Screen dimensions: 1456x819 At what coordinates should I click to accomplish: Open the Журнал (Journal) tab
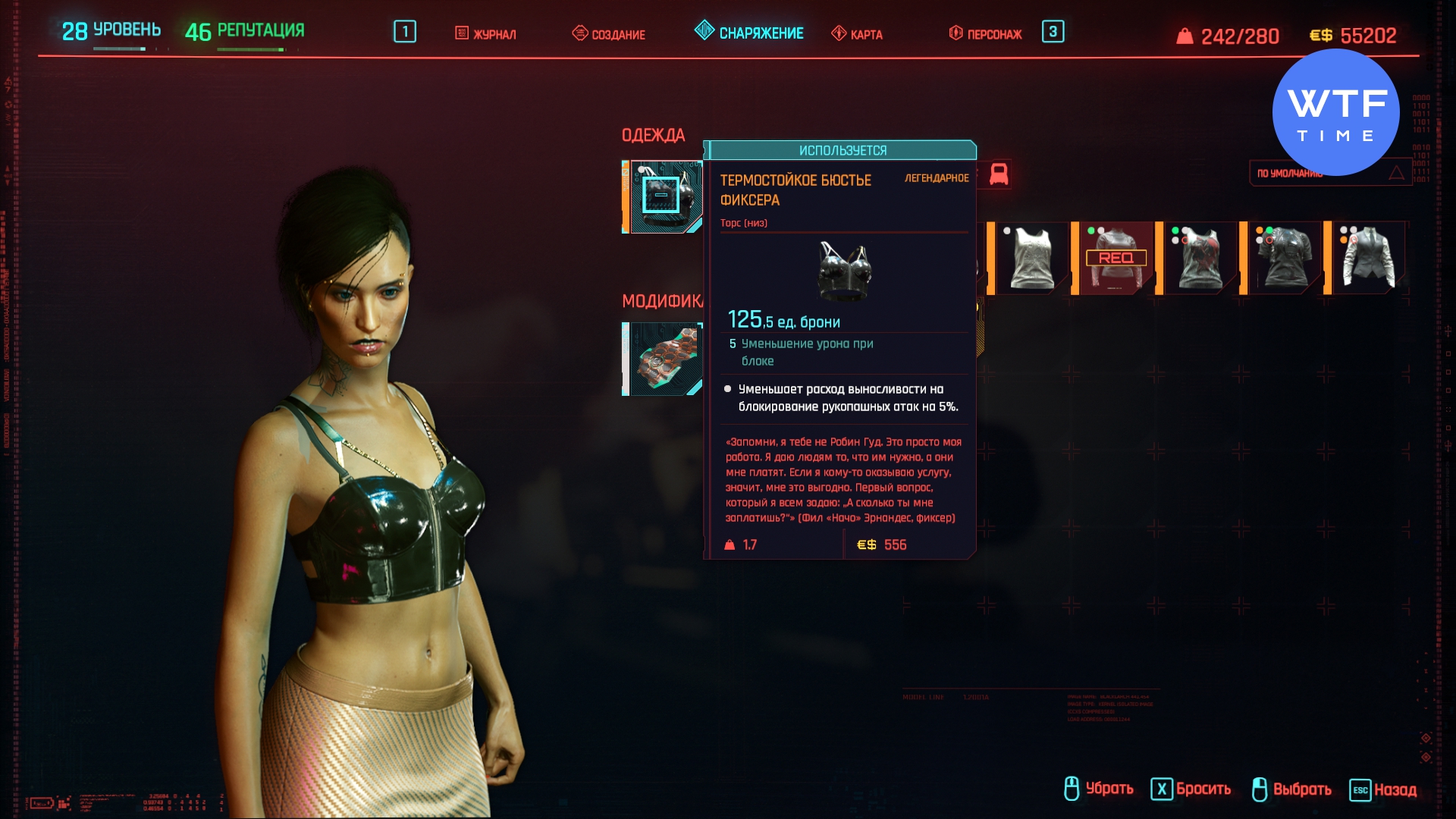tap(485, 34)
